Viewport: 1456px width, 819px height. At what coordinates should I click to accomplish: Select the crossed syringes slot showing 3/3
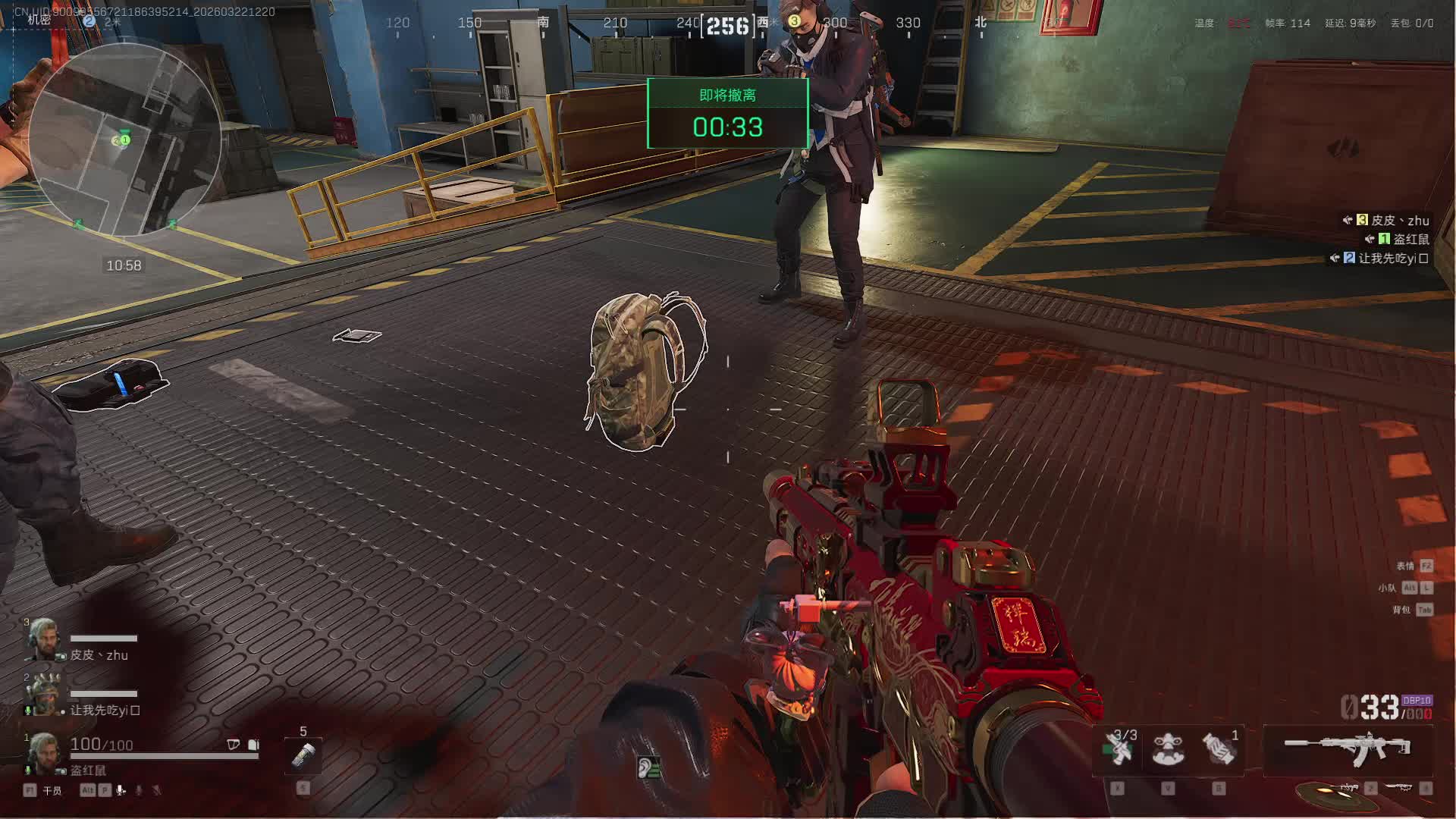click(1119, 749)
